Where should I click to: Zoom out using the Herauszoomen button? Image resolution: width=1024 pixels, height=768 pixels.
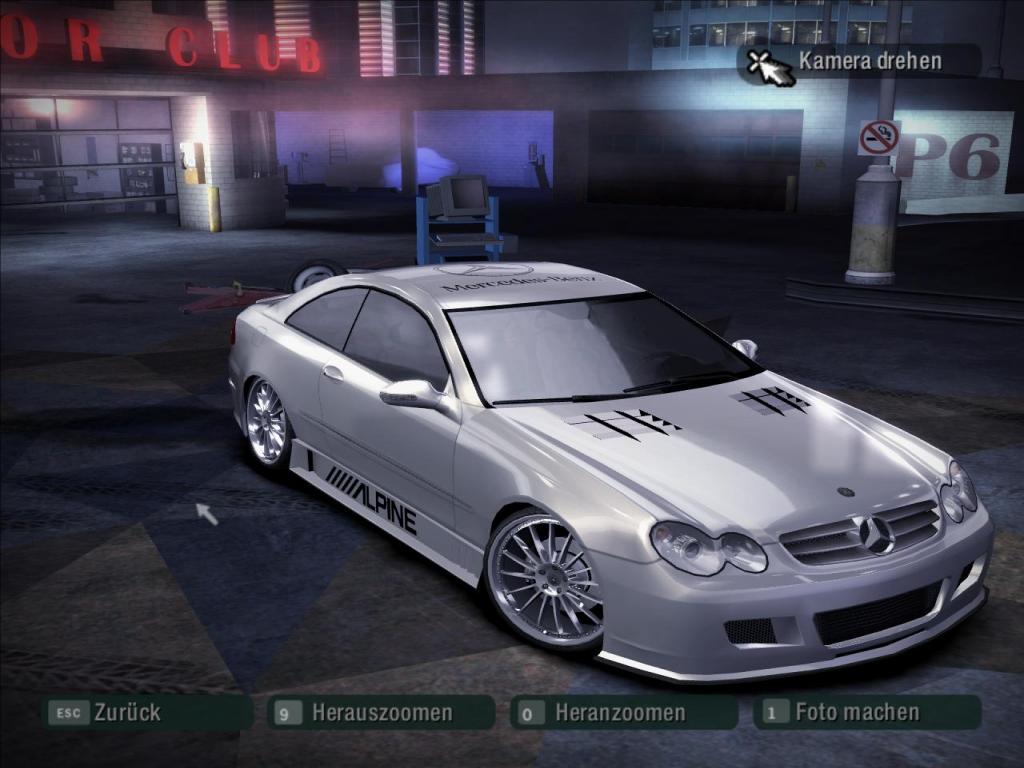(382, 713)
